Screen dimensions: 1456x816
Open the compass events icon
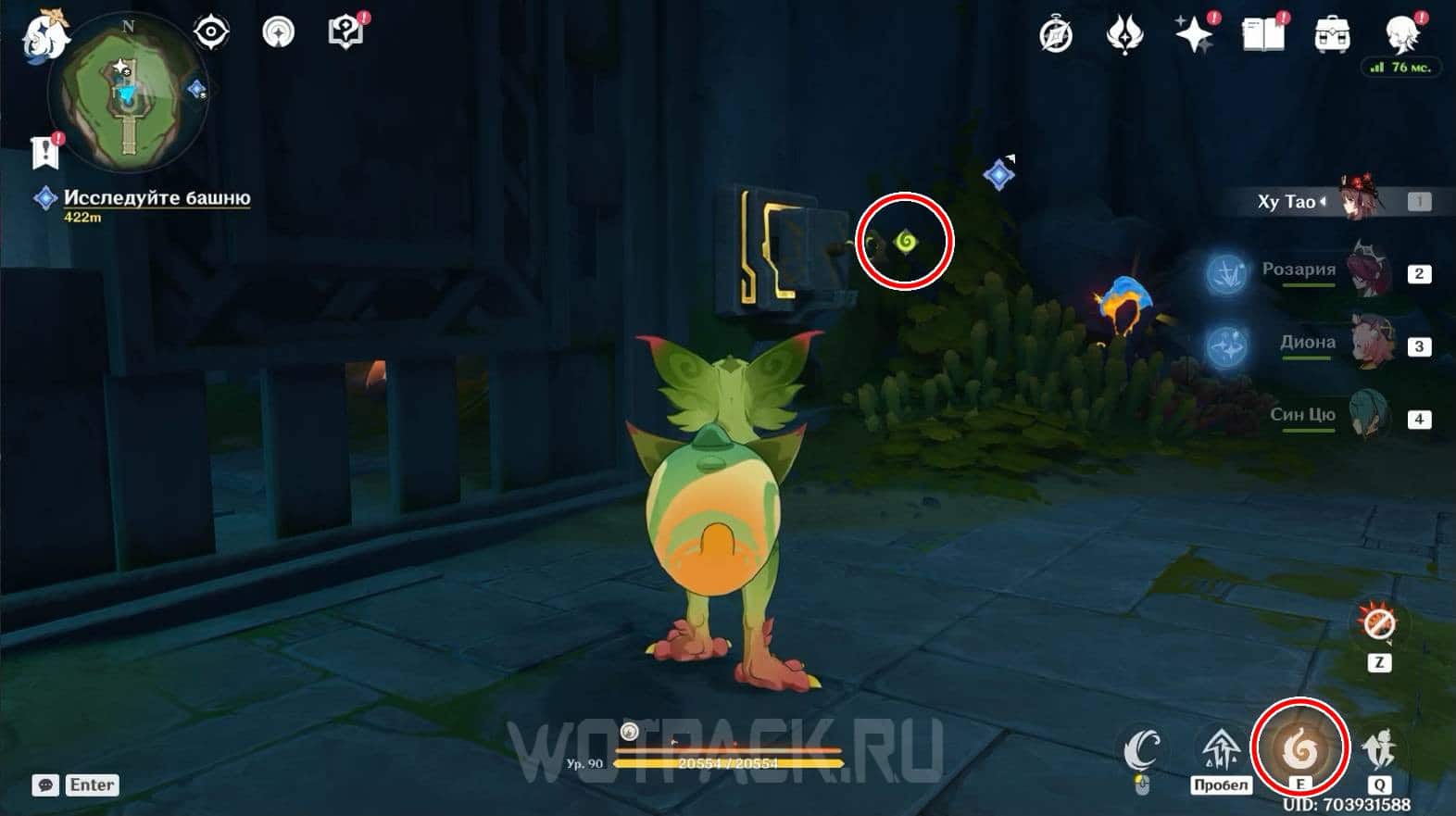click(1056, 35)
